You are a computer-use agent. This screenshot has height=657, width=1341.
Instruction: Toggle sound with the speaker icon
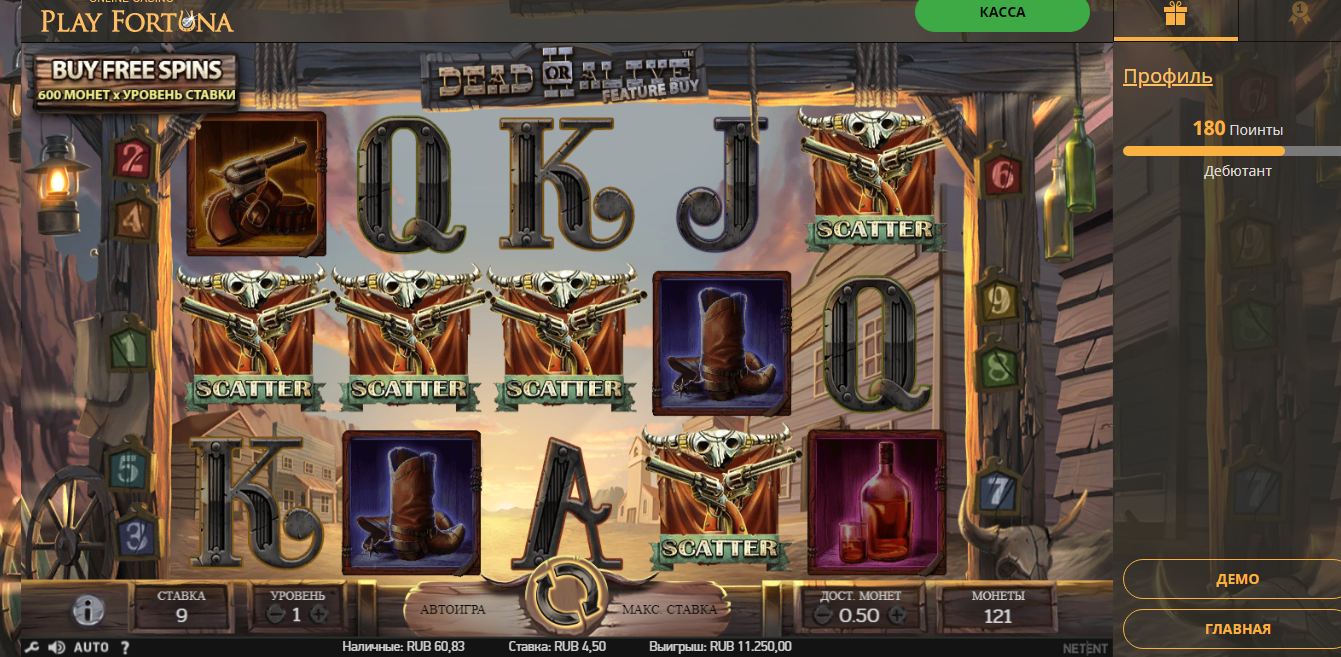tap(56, 647)
